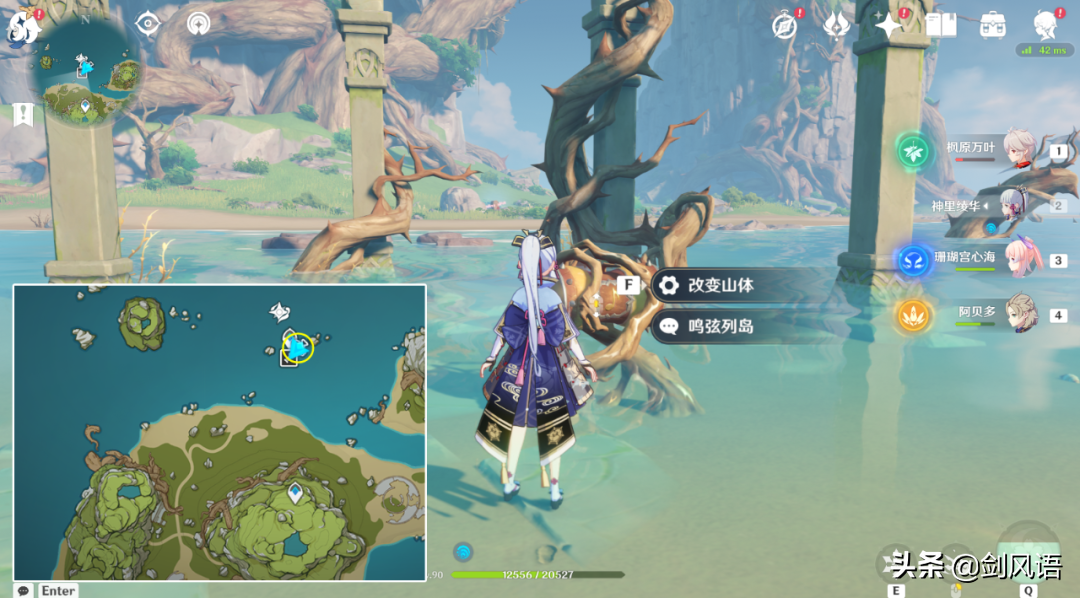Image resolution: width=1080 pixels, height=598 pixels.
Task: Click the eye-shaped icon beside the minimap
Action: pyautogui.click(x=148, y=23)
